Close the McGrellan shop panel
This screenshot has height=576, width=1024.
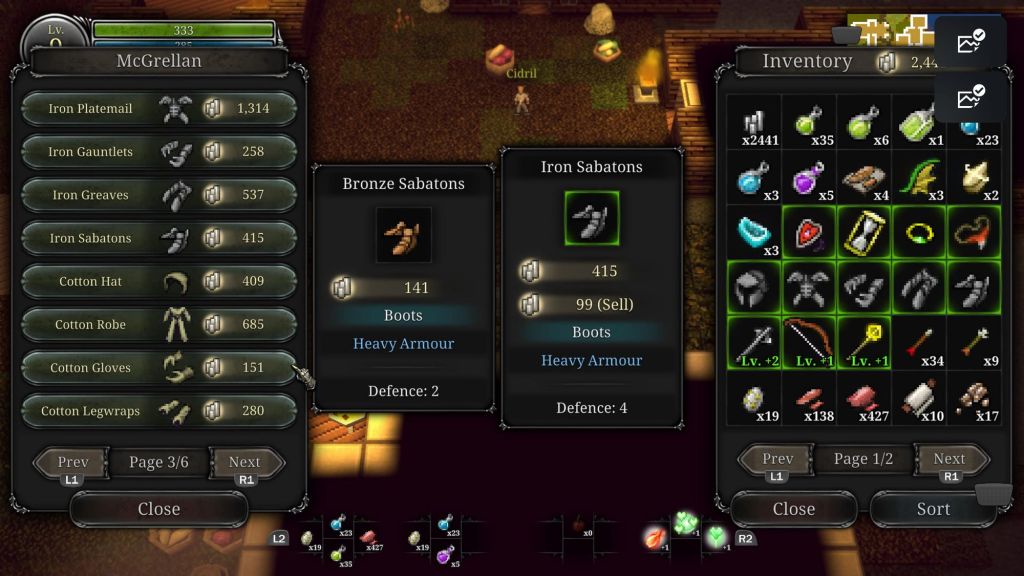tap(158, 509)
